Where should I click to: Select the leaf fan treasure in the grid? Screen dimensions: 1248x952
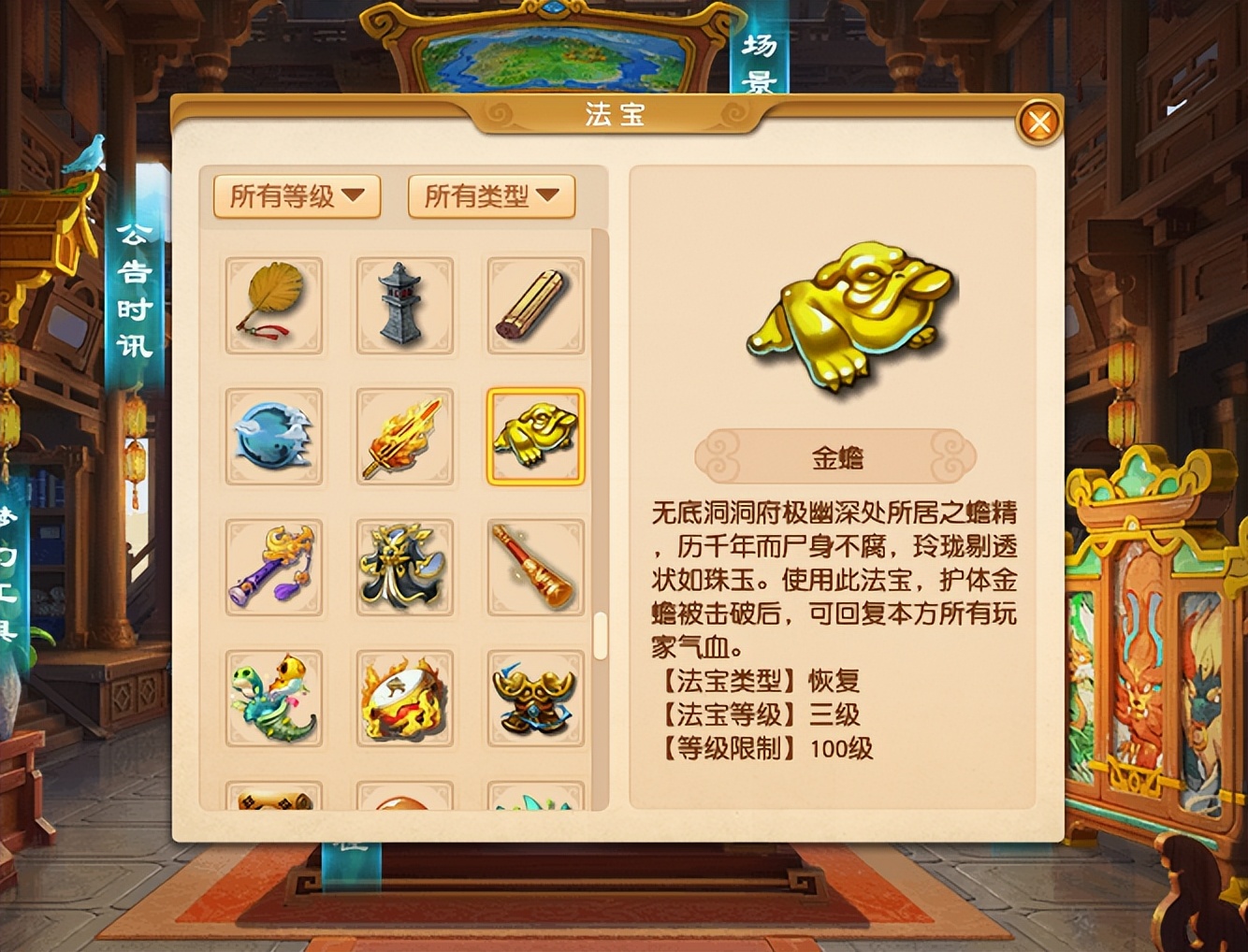tap(273, 307)
